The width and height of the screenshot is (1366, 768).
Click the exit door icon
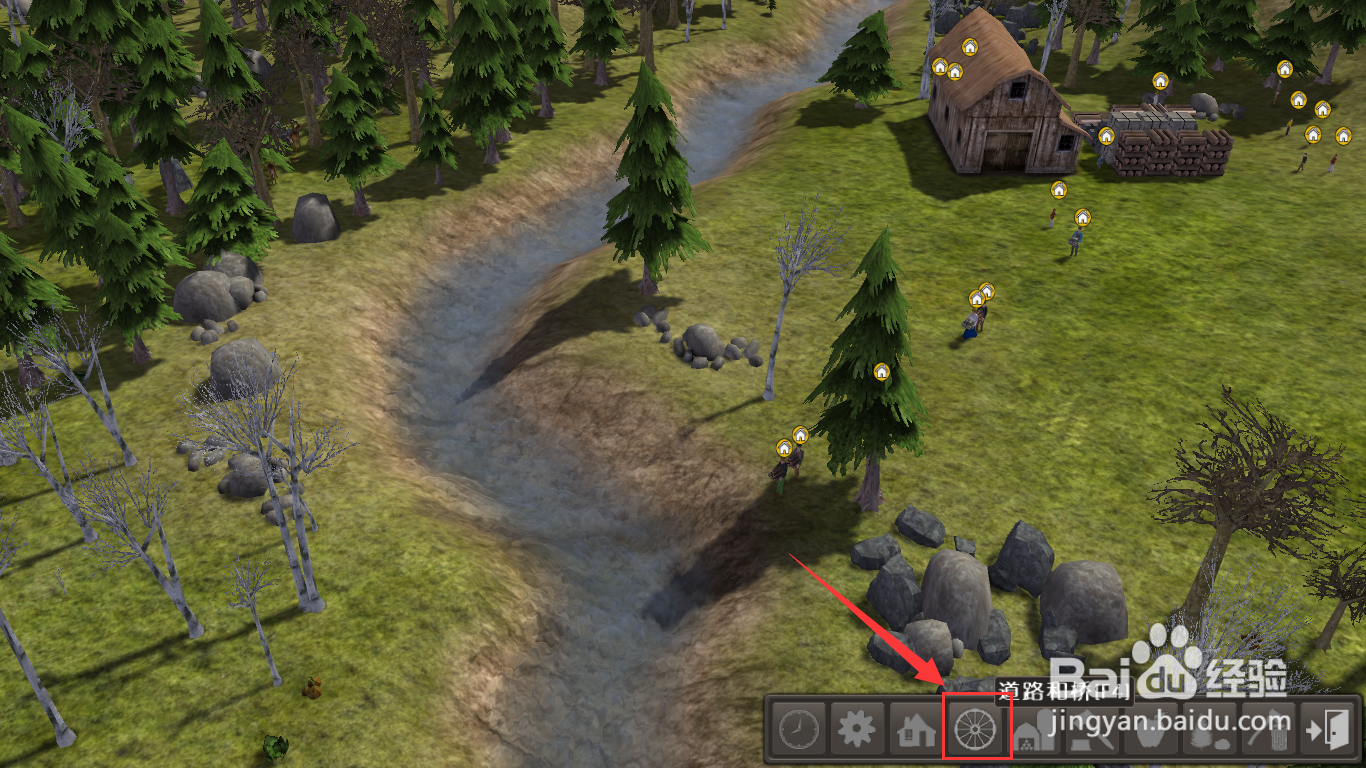pos(1327,730)
